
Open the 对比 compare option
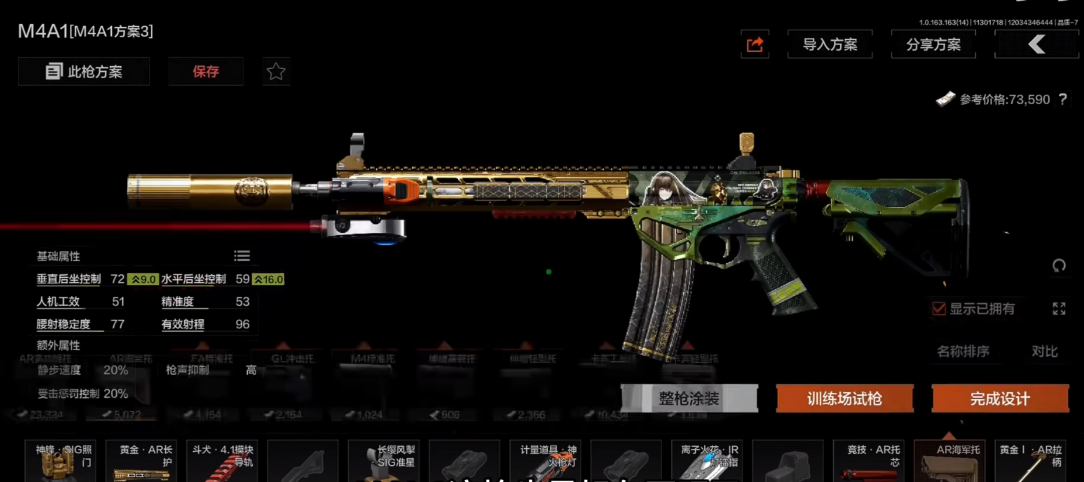tap(1044, 351)
